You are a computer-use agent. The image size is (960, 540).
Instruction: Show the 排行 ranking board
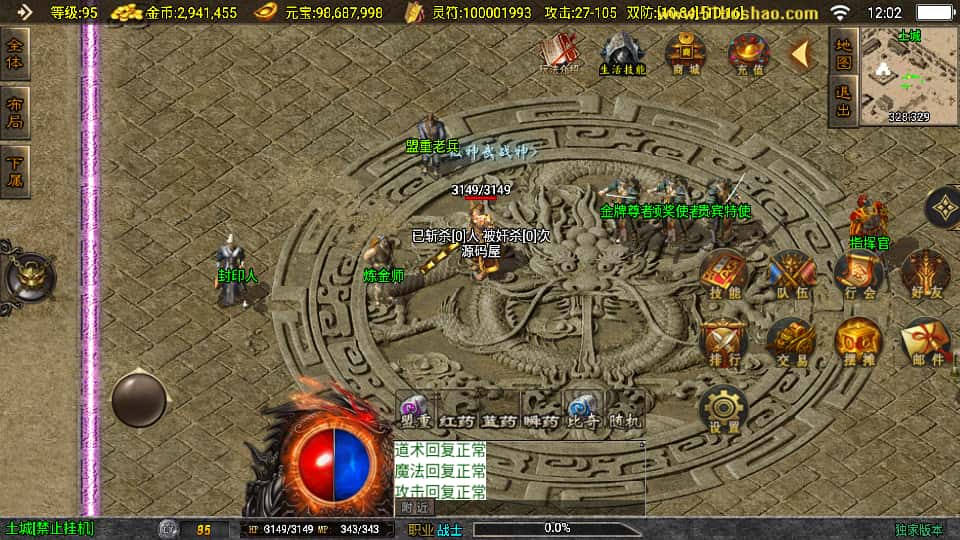tap(724, 342)
